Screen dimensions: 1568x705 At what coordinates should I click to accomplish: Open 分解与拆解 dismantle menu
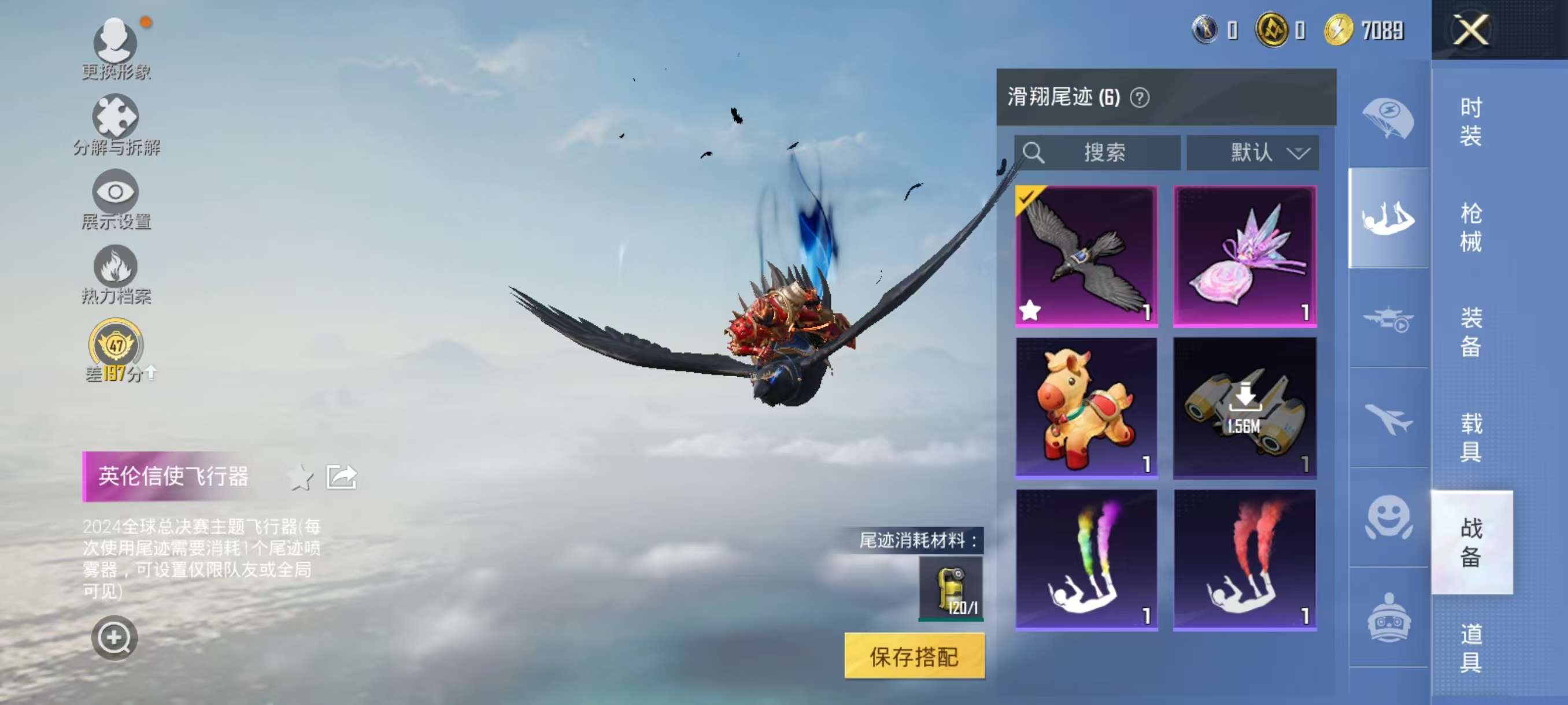[x=116, y=125]
